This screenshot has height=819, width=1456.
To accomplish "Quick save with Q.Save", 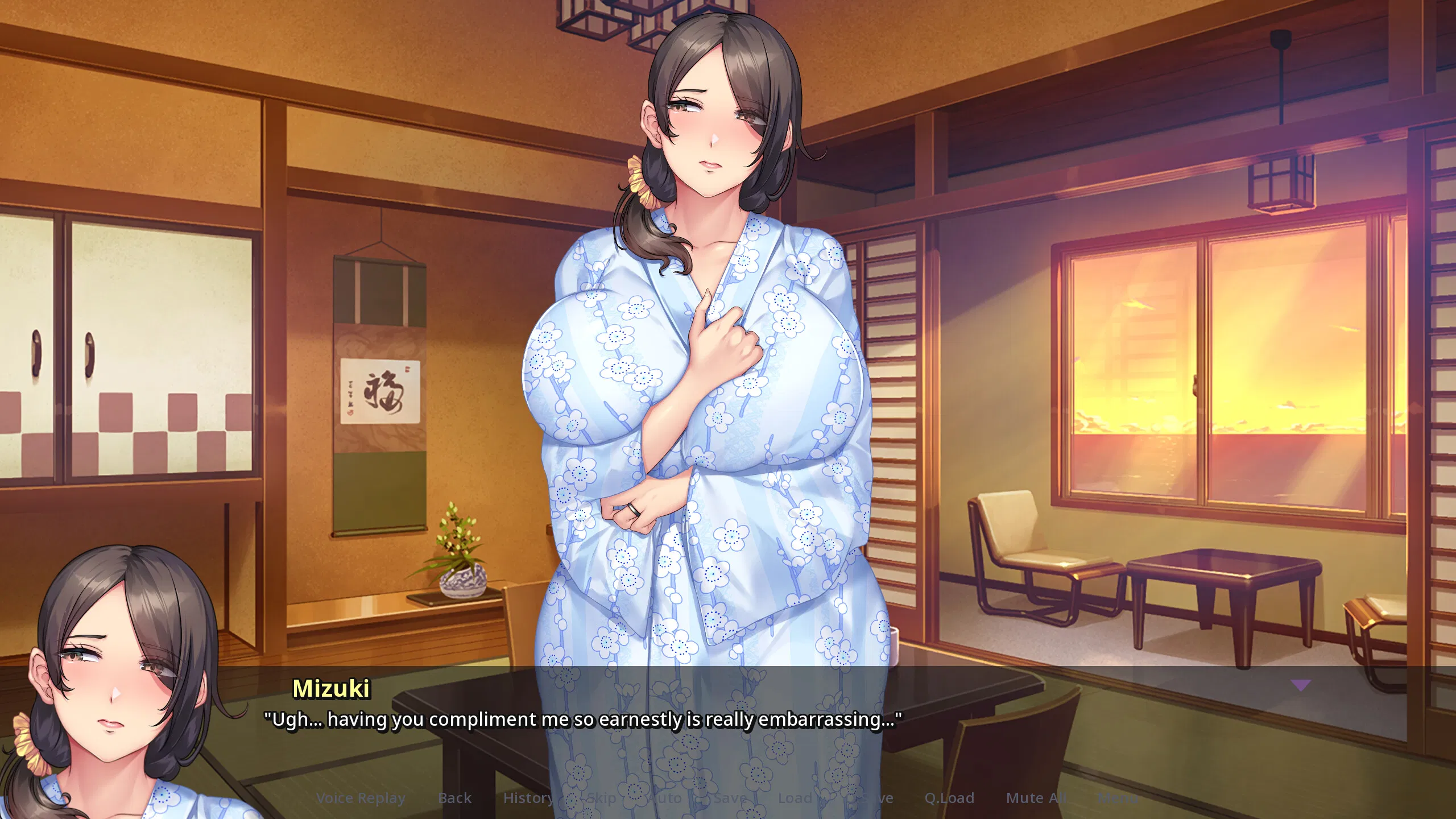I will coord(869,798).
